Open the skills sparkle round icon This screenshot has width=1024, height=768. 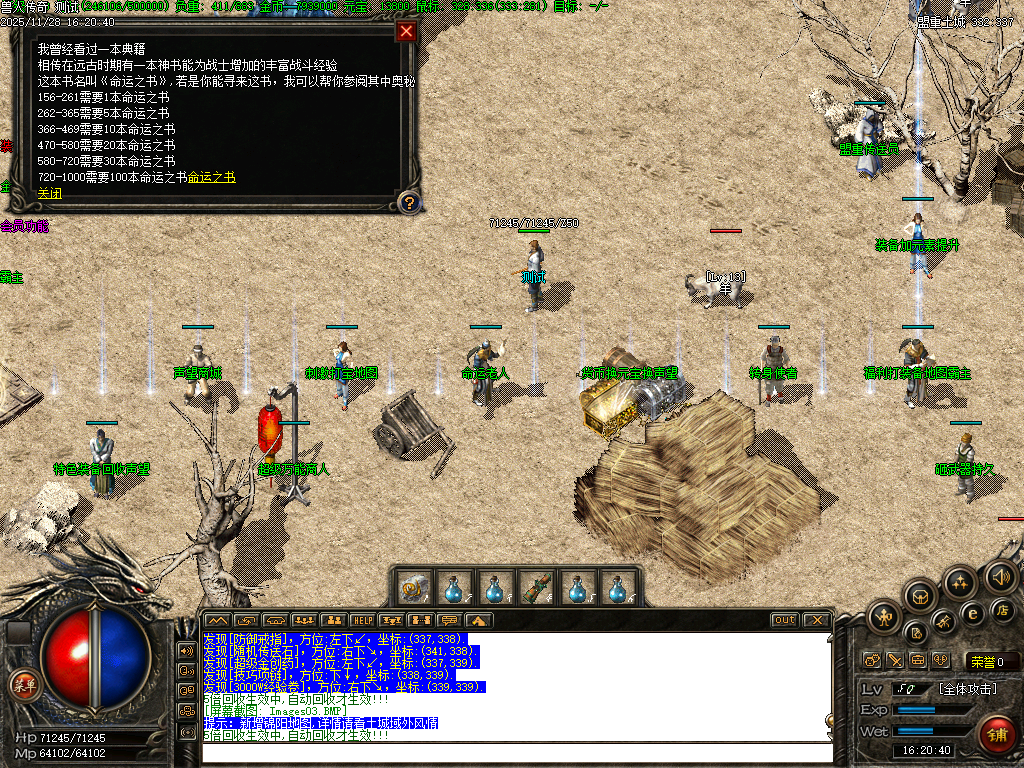click(960, 582)
